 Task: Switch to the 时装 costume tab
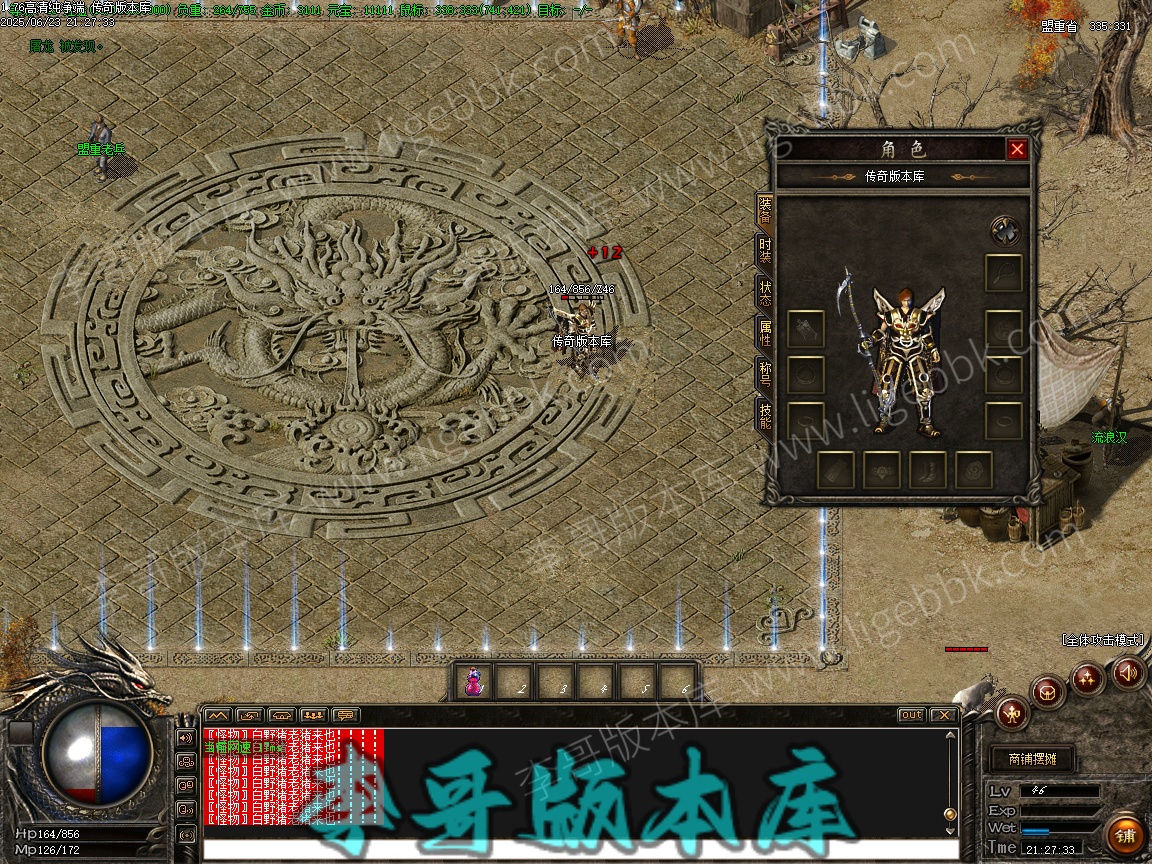pyautogui.click(x=765, y=250)
